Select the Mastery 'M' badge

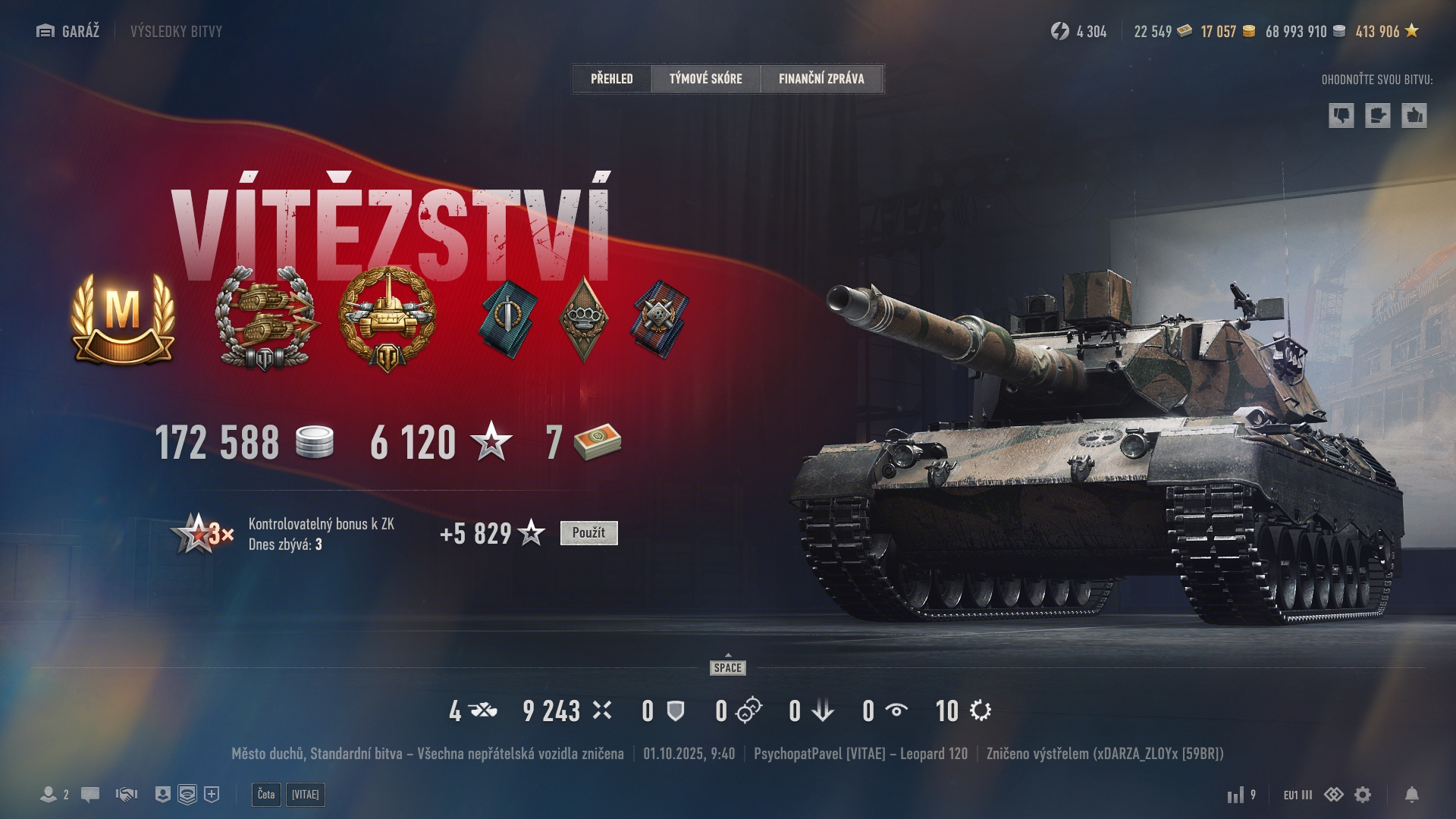point(123,319)
